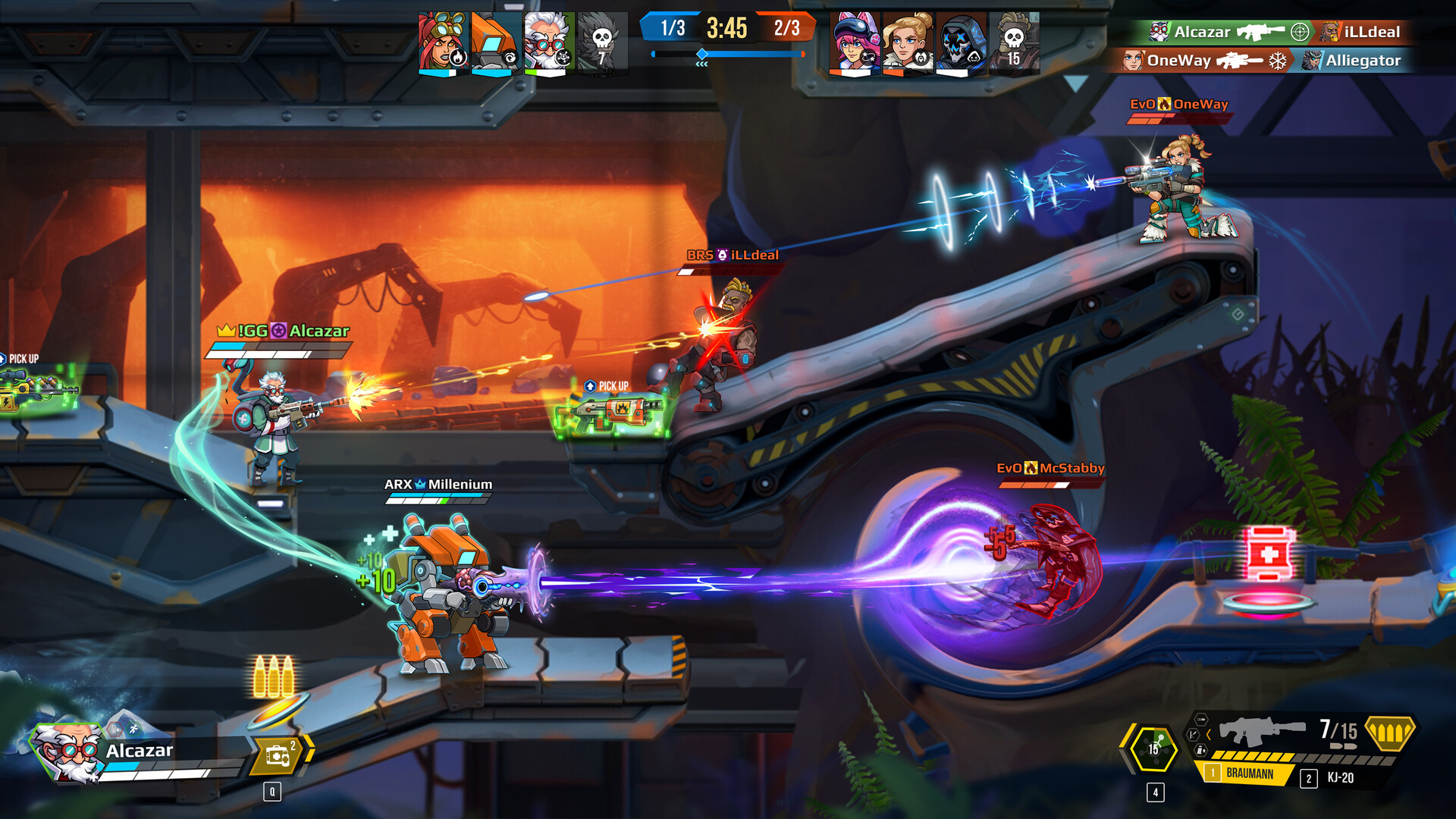The width and height of the screenshot is (1456, 819).
Task: Click the snowflake icon beside OneWay's kill entry
Action: pos(1278,61)
